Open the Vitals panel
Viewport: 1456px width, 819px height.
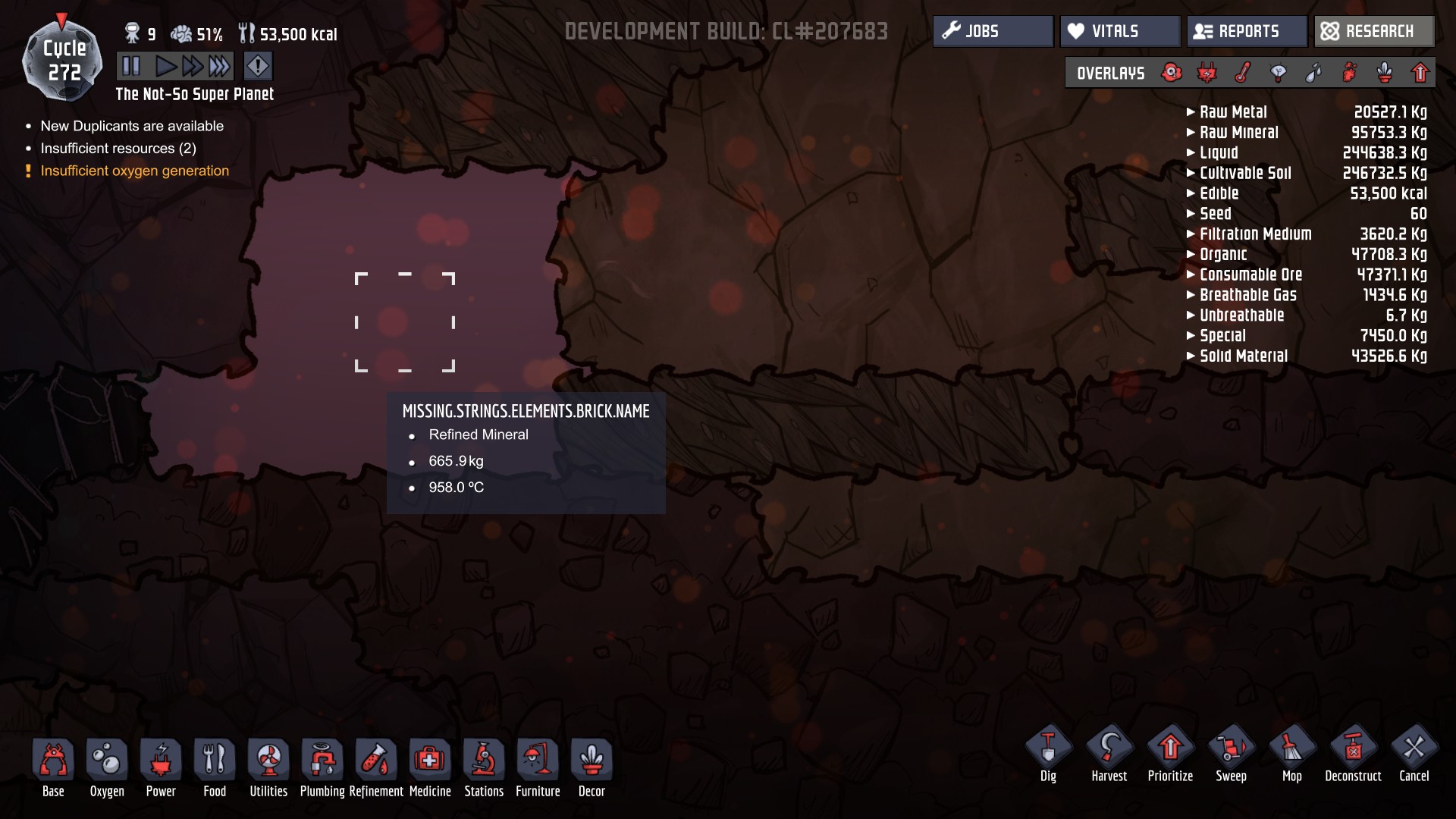(x=1119, y=31)
